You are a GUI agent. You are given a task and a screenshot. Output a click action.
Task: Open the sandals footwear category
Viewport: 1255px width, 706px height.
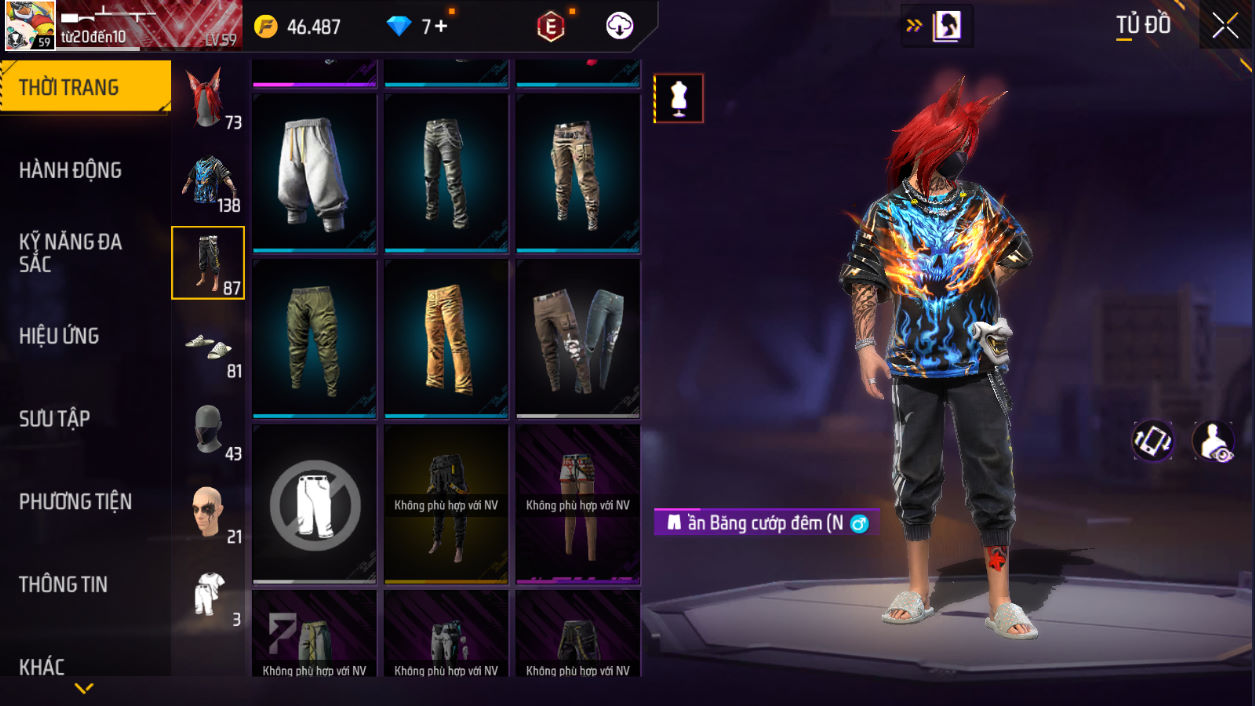coord(208,346)
